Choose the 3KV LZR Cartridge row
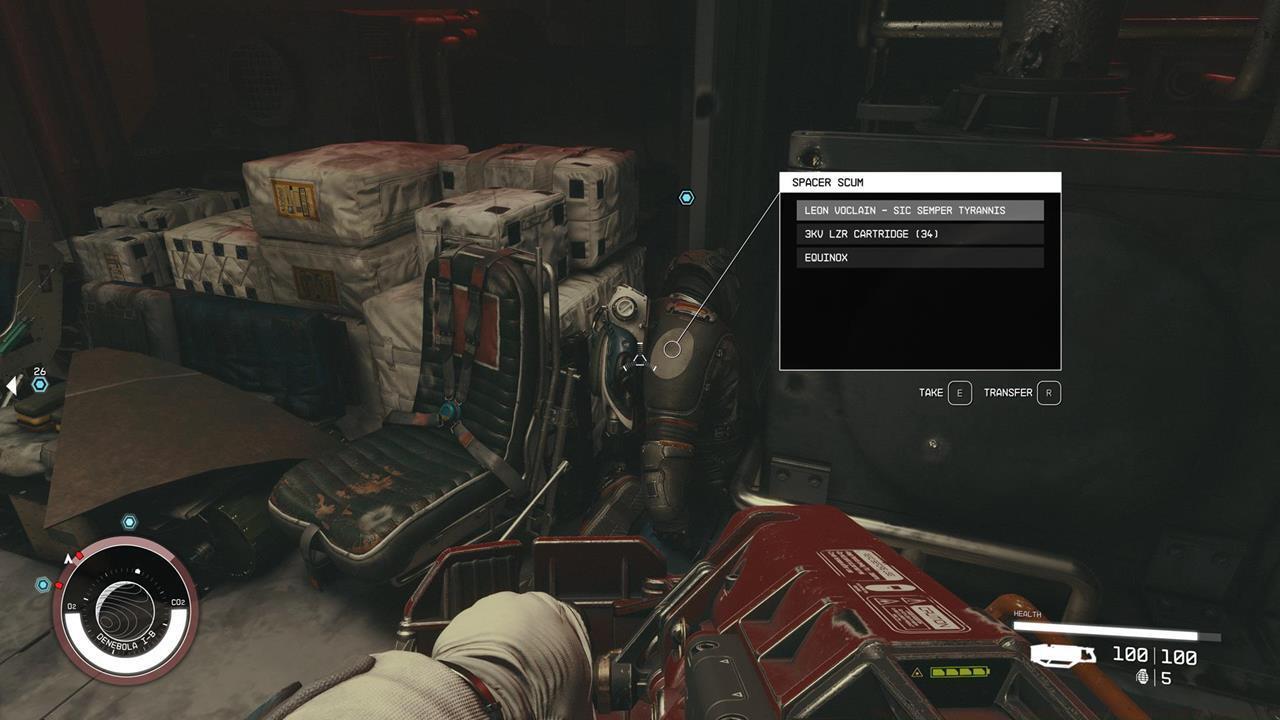This screenshot has height=720, width=1280. 919,234
